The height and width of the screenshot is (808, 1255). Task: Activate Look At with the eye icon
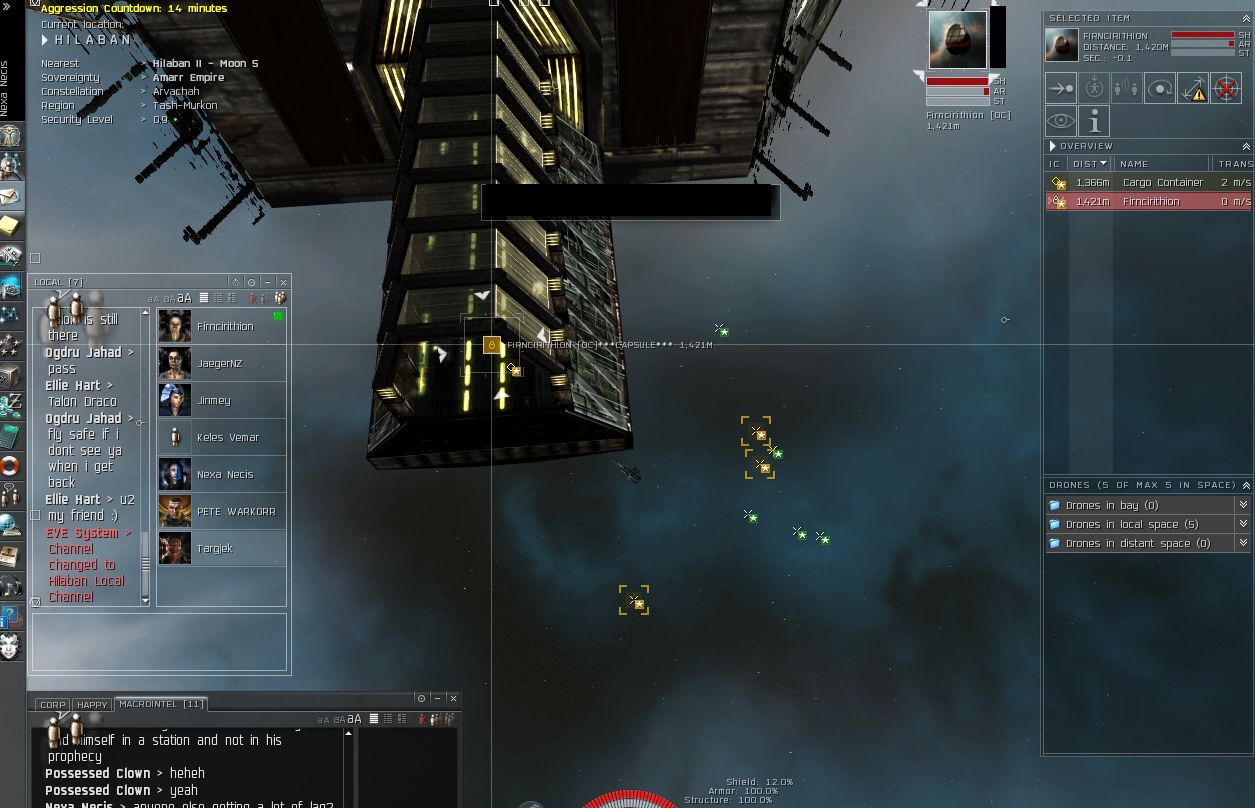(x=1061, y=122)
